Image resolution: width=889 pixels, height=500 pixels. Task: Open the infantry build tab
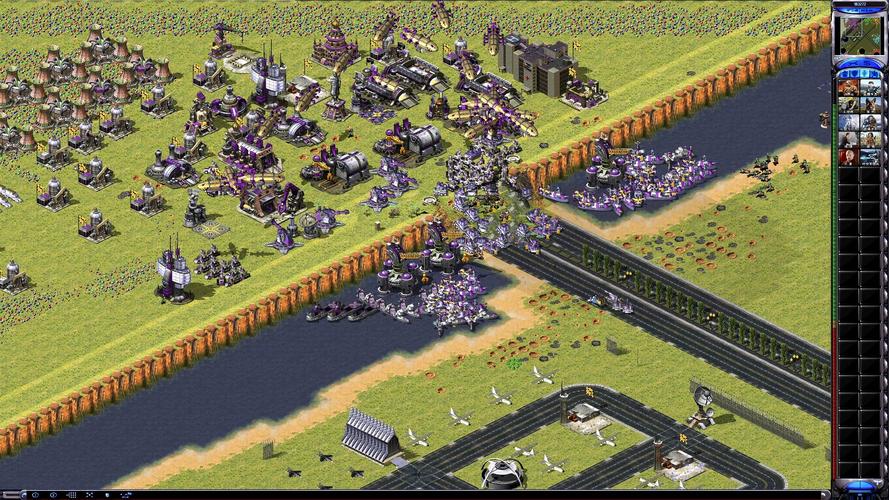click(863, 74)
